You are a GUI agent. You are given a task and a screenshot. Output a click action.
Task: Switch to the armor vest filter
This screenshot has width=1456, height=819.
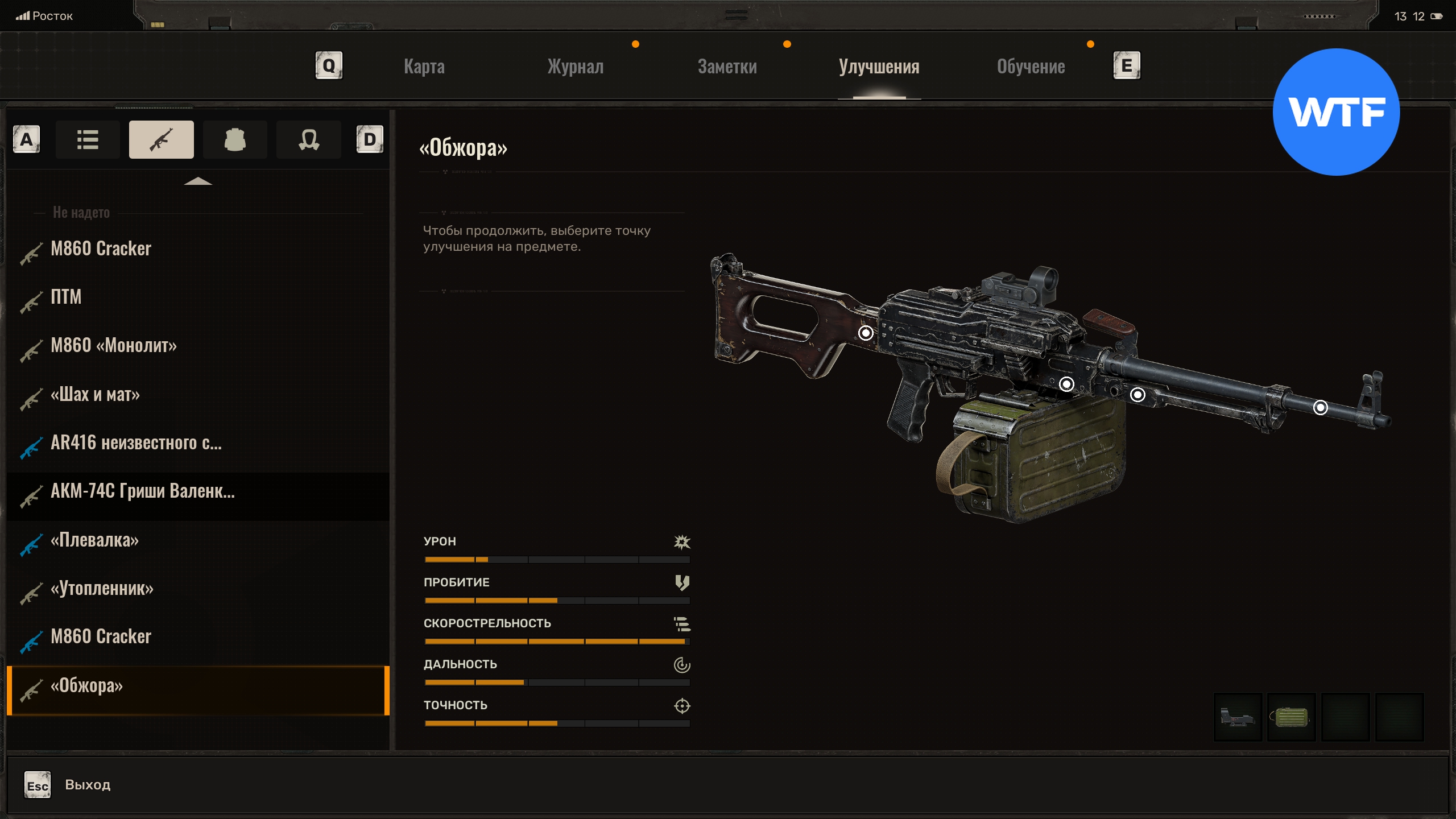235,139
